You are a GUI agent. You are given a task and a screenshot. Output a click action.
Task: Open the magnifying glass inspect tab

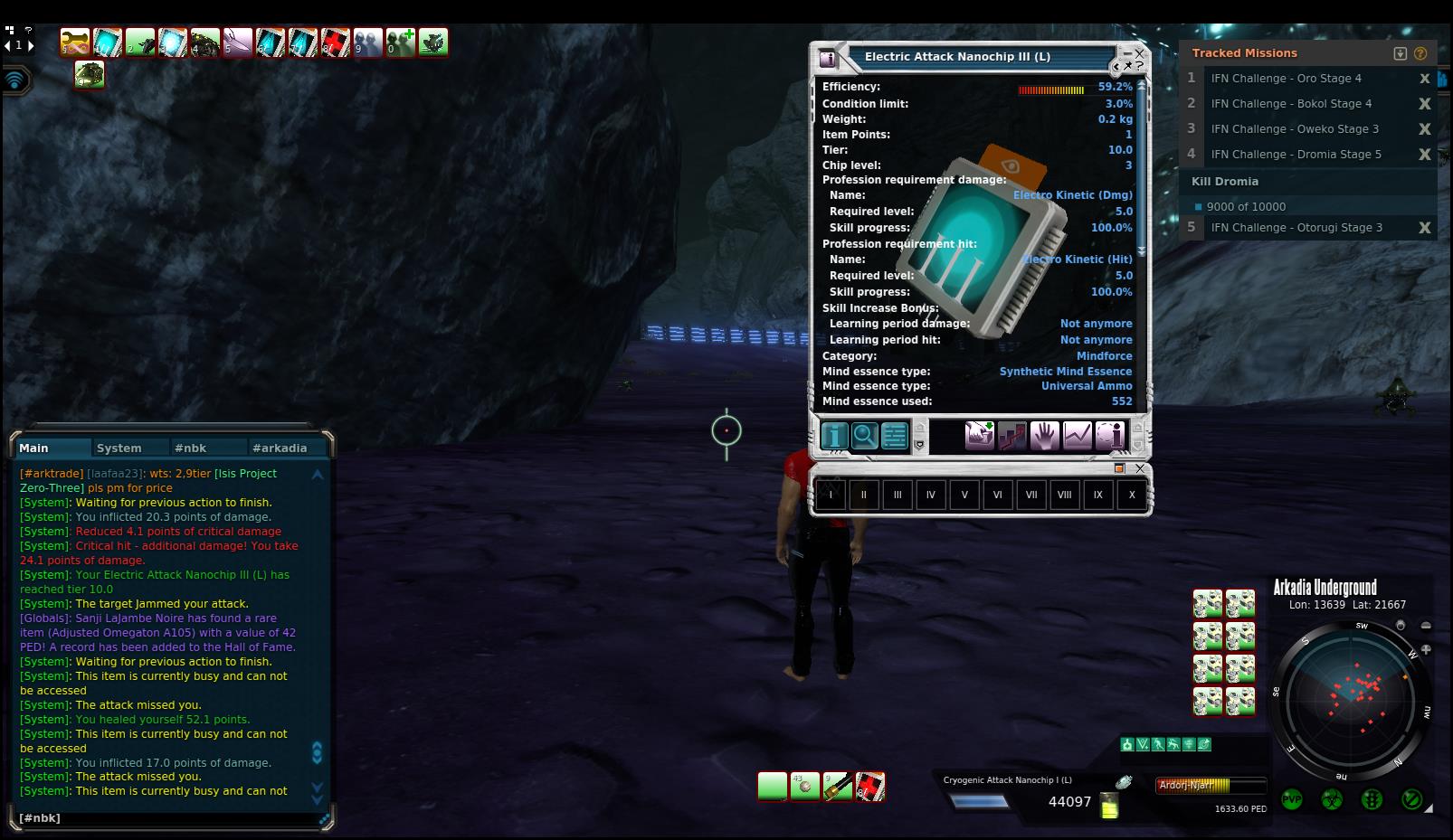click(864, 436)
